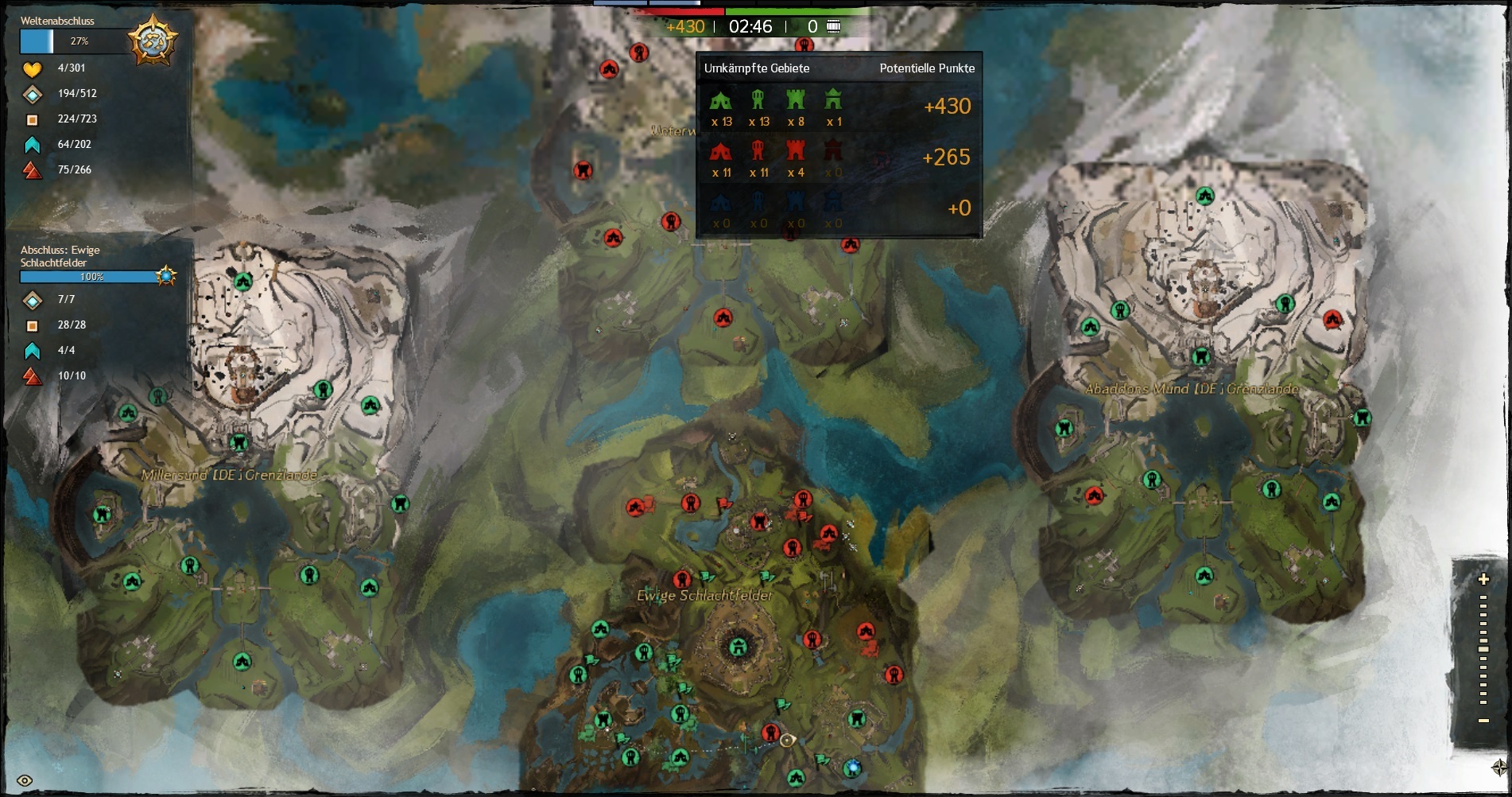Toggle the eye icon map filter
The image size is (1512, 797).
click(x=25, y=780)
